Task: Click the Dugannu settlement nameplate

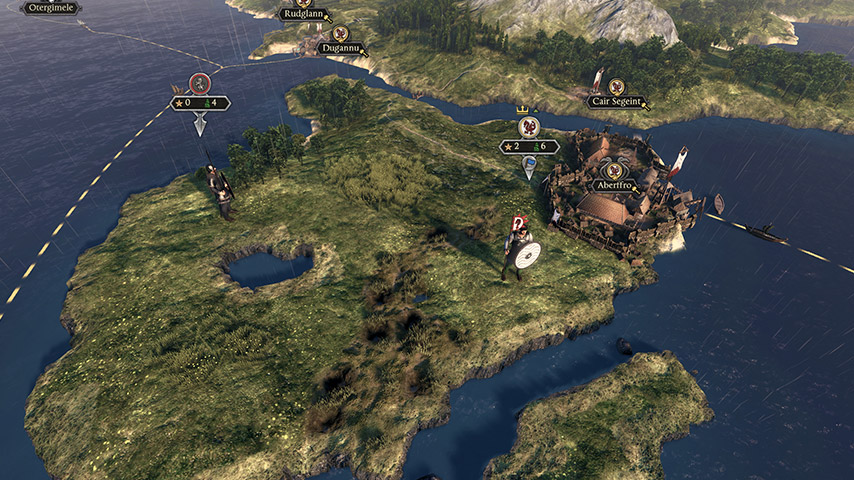Action: click(340, 47)
